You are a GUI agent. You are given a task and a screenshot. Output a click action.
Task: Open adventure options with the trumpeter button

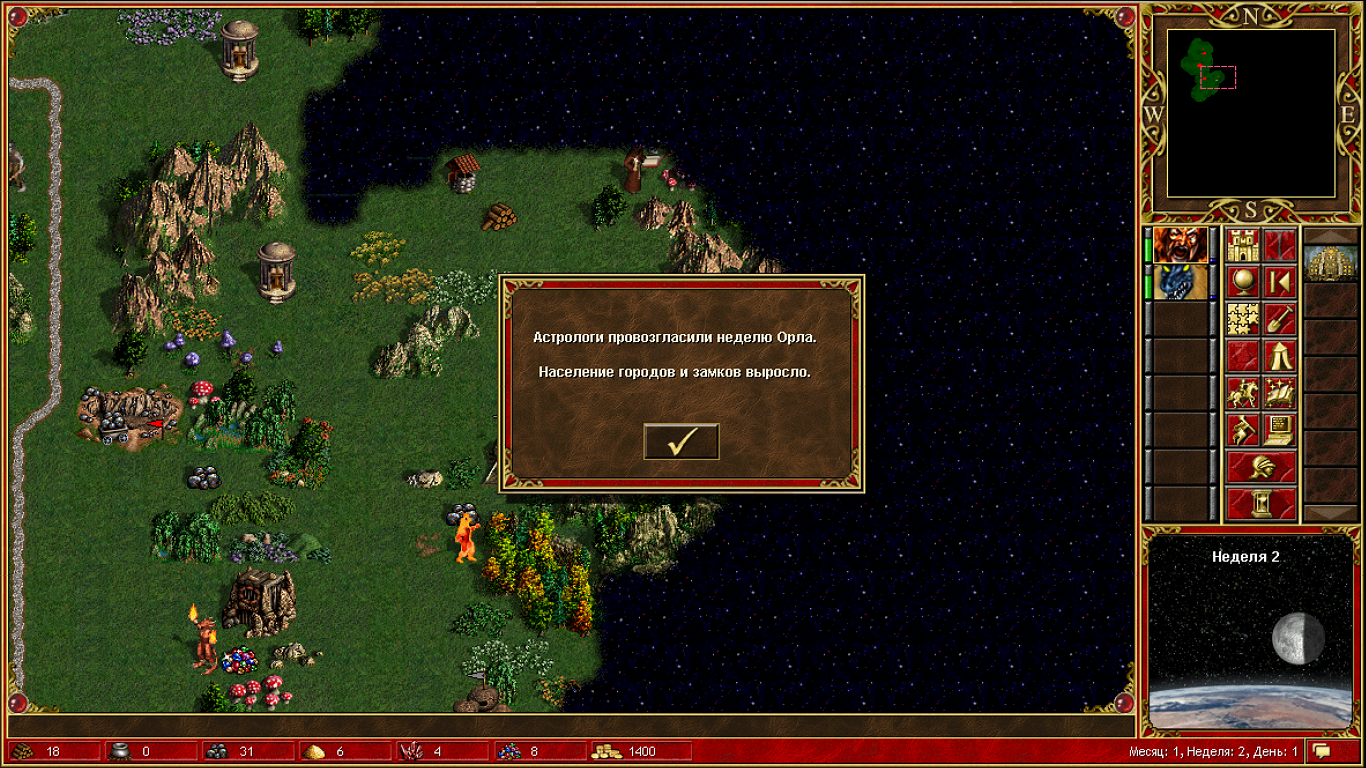pyautogui.click(x=1243, y=430)
